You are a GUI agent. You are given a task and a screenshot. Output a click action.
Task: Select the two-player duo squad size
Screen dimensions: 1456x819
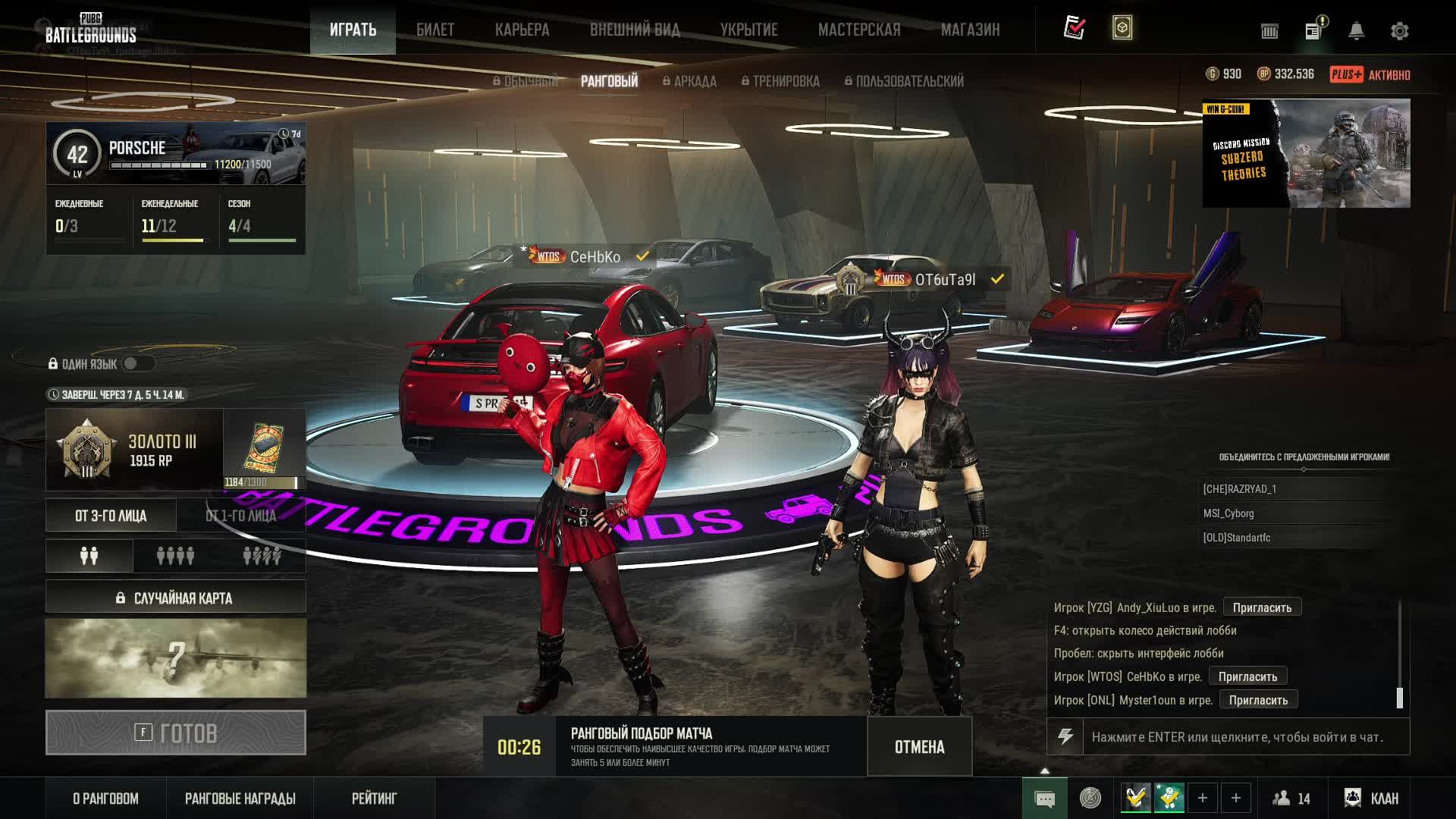[89, 556]
